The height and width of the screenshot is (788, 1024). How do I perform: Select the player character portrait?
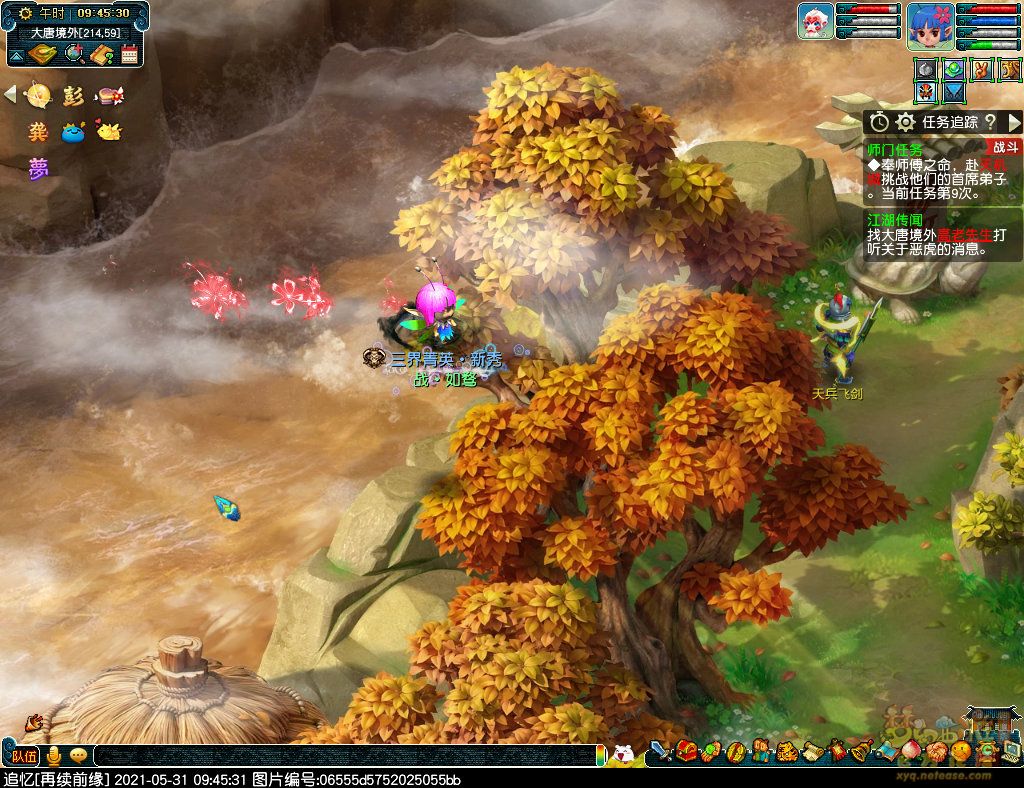[x=929, y=26]
